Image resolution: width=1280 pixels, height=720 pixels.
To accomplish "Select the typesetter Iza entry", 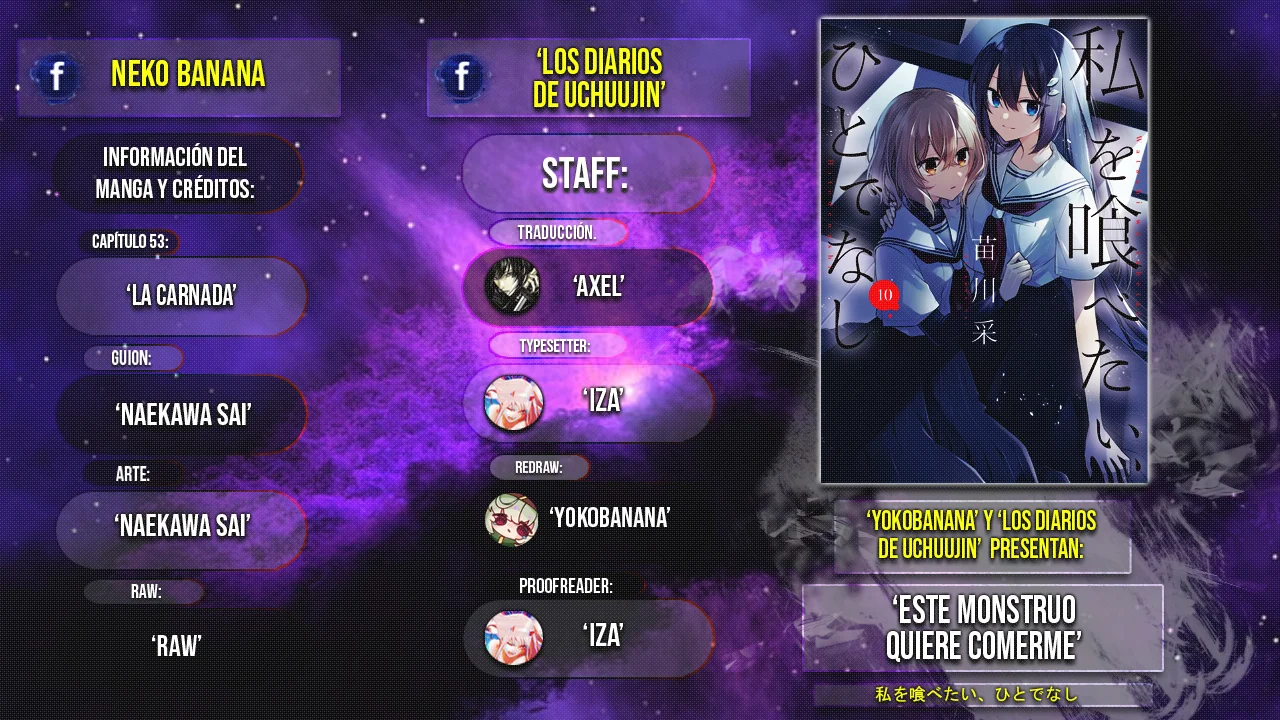I will (x=588, y=402).
